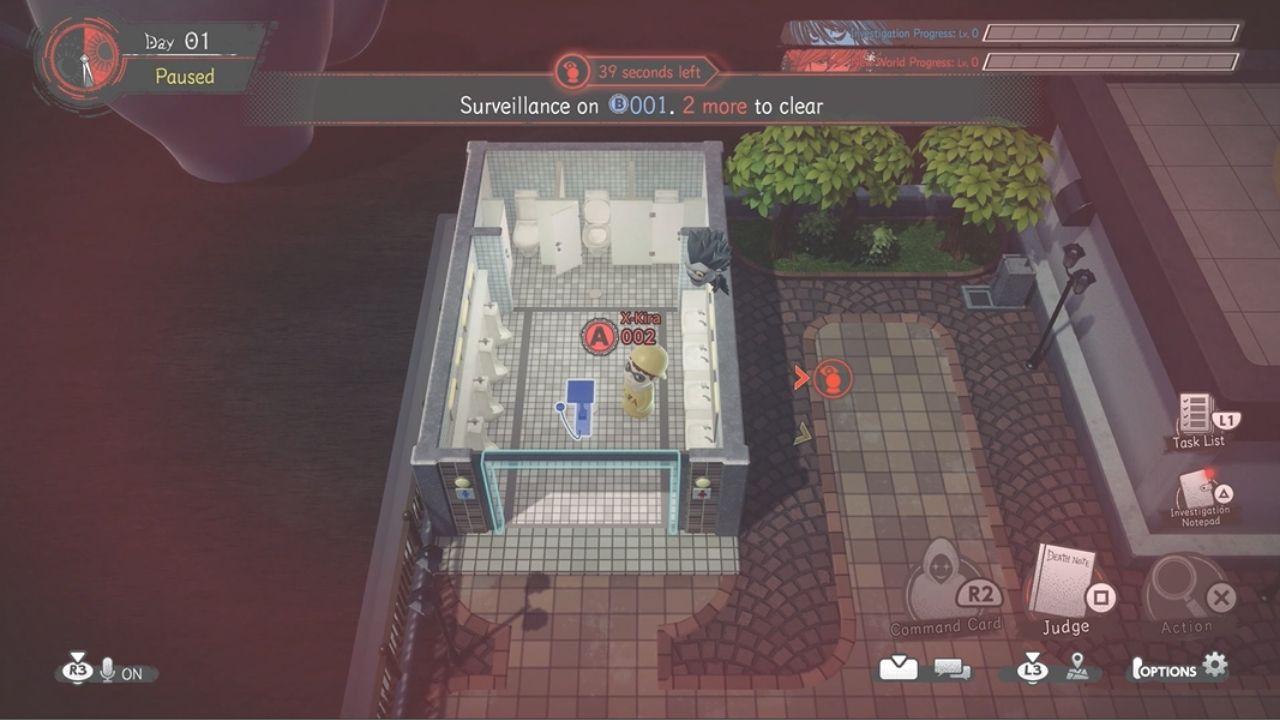
Task: Open the chat speech bubbles
Action: pyautogui.click(x=953, y=669)
